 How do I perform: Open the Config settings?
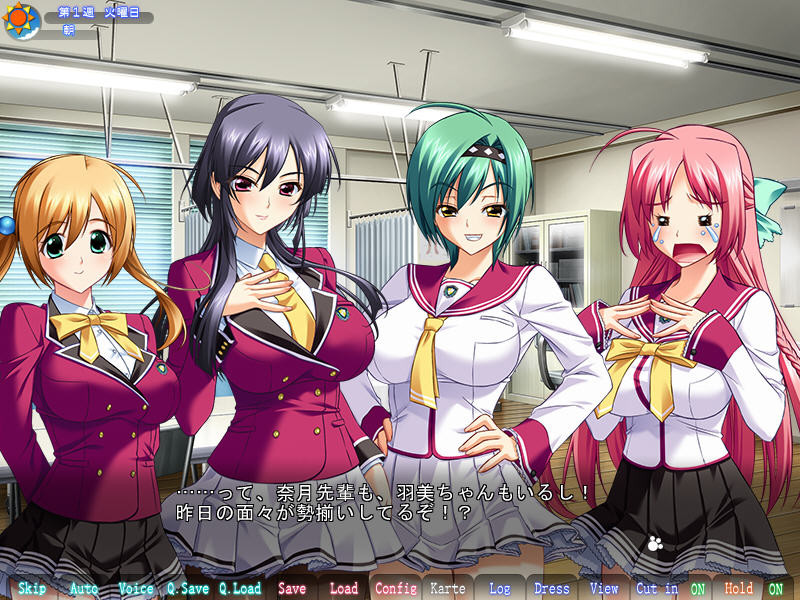396,588
